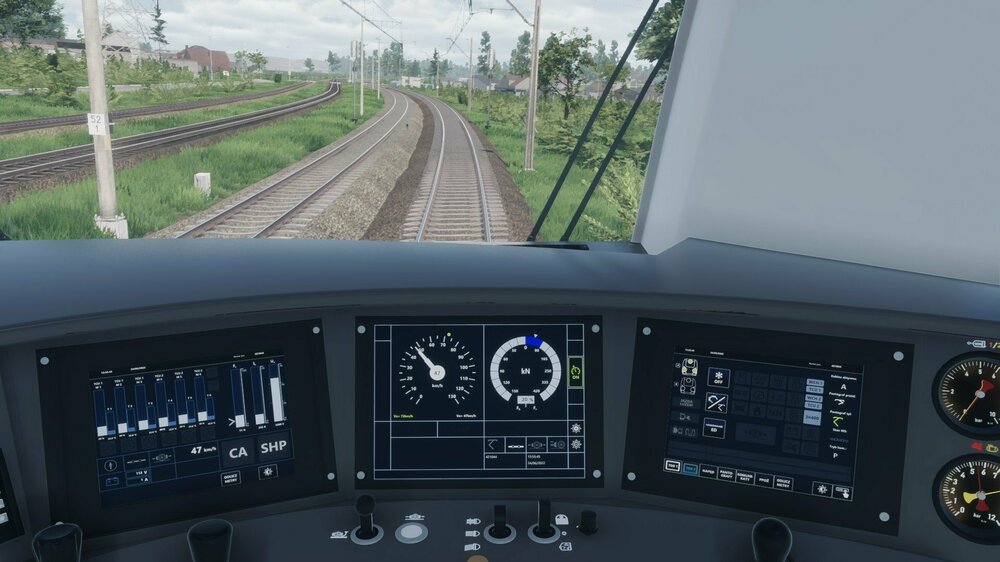Select the 3+400 button on right display
The height and width of the screenshot is (562, 1000).
[x=812, y=418]
